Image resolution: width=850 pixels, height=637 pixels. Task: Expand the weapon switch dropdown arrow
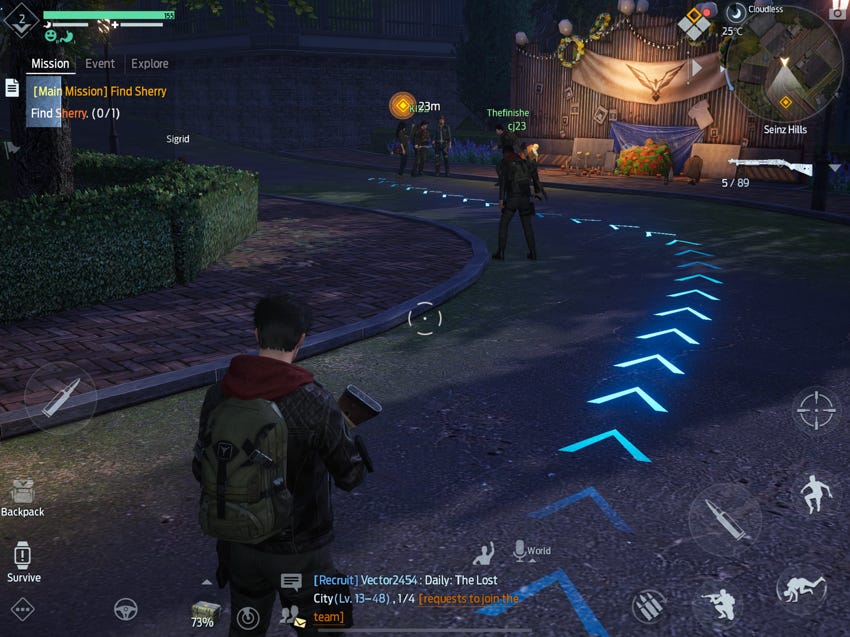pos(835,168)
